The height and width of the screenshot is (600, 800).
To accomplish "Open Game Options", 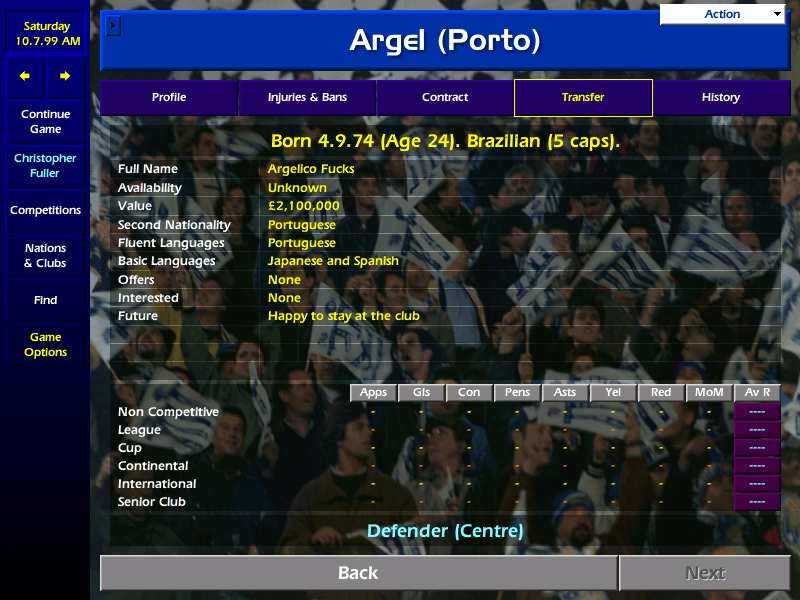I will 45,345.
